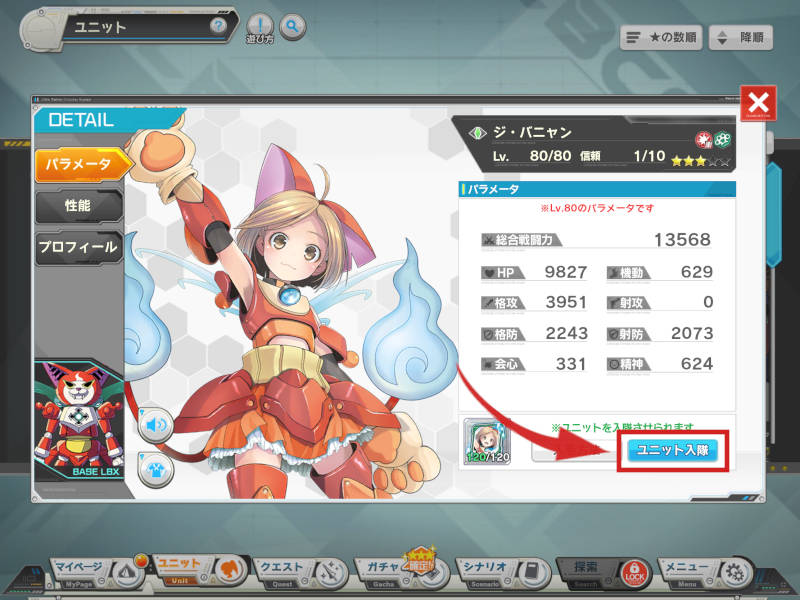Image resolution: width=800 pixels, height=600 pixels.
Task: Select the unit portrait thumbnail beside 入隊 button
Action: (x=486, y=440)
